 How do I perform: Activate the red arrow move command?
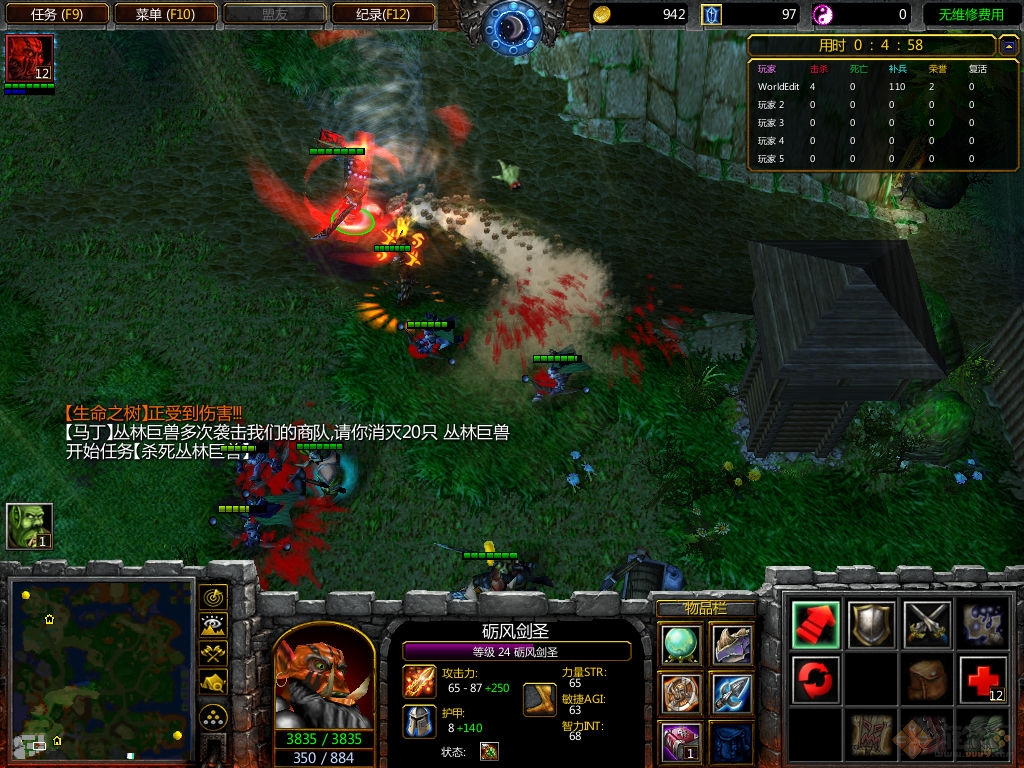pos(816,625)
